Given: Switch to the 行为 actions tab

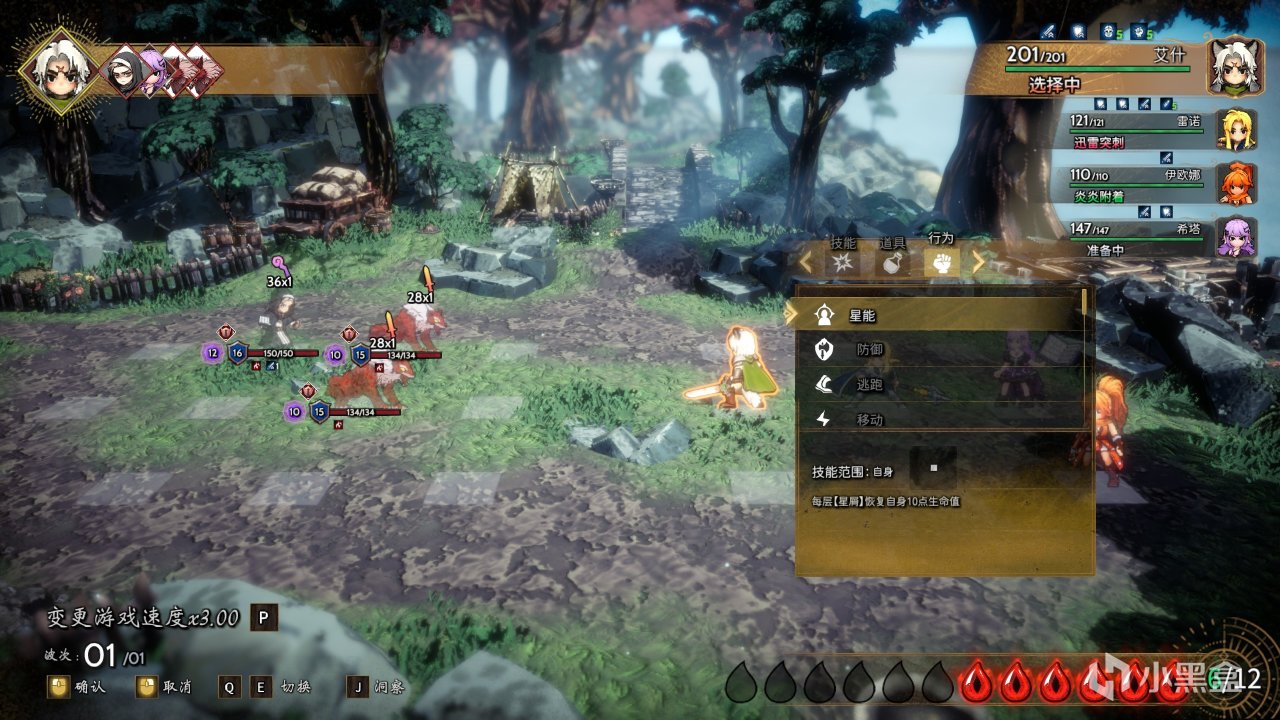Looking at the screenshot, I should click(x=941, y=263).
